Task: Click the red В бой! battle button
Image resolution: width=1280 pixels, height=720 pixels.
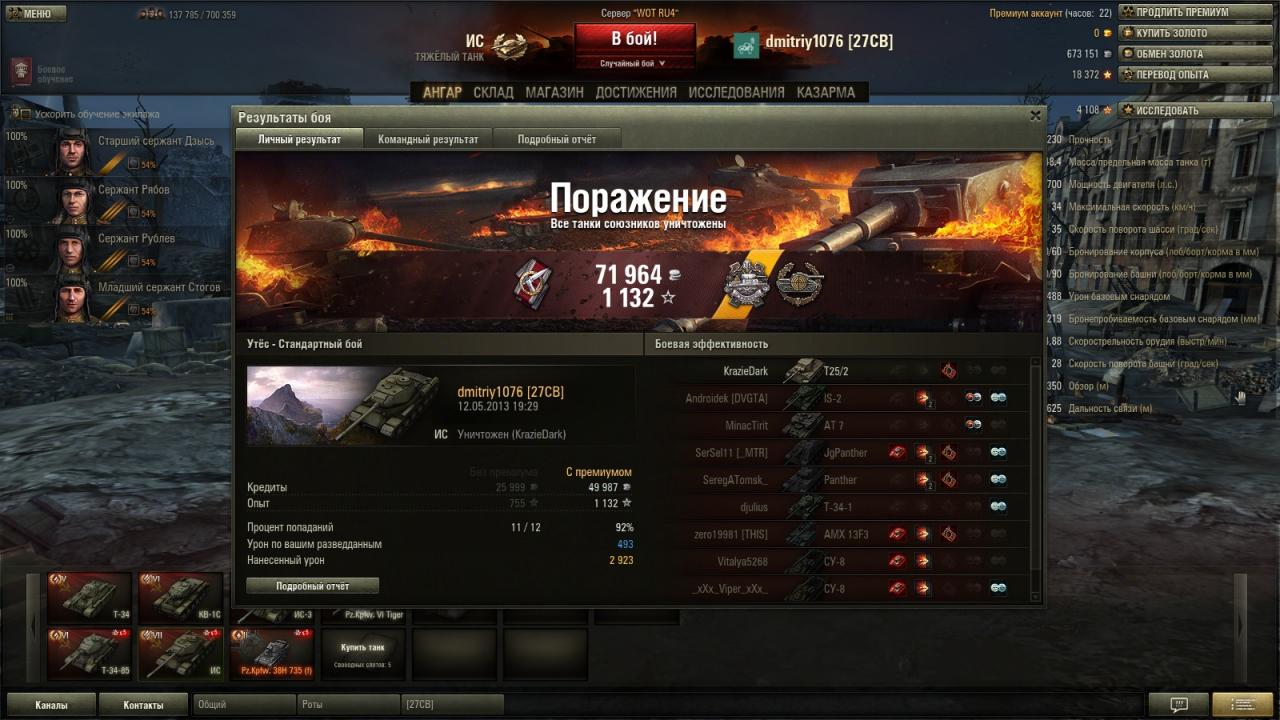Action: [634, 39]
